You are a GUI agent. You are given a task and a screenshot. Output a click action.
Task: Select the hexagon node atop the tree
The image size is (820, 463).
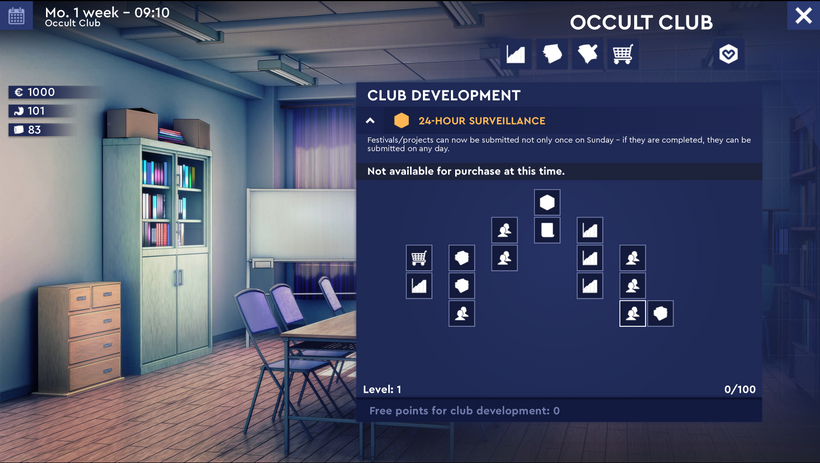(547, 203)
